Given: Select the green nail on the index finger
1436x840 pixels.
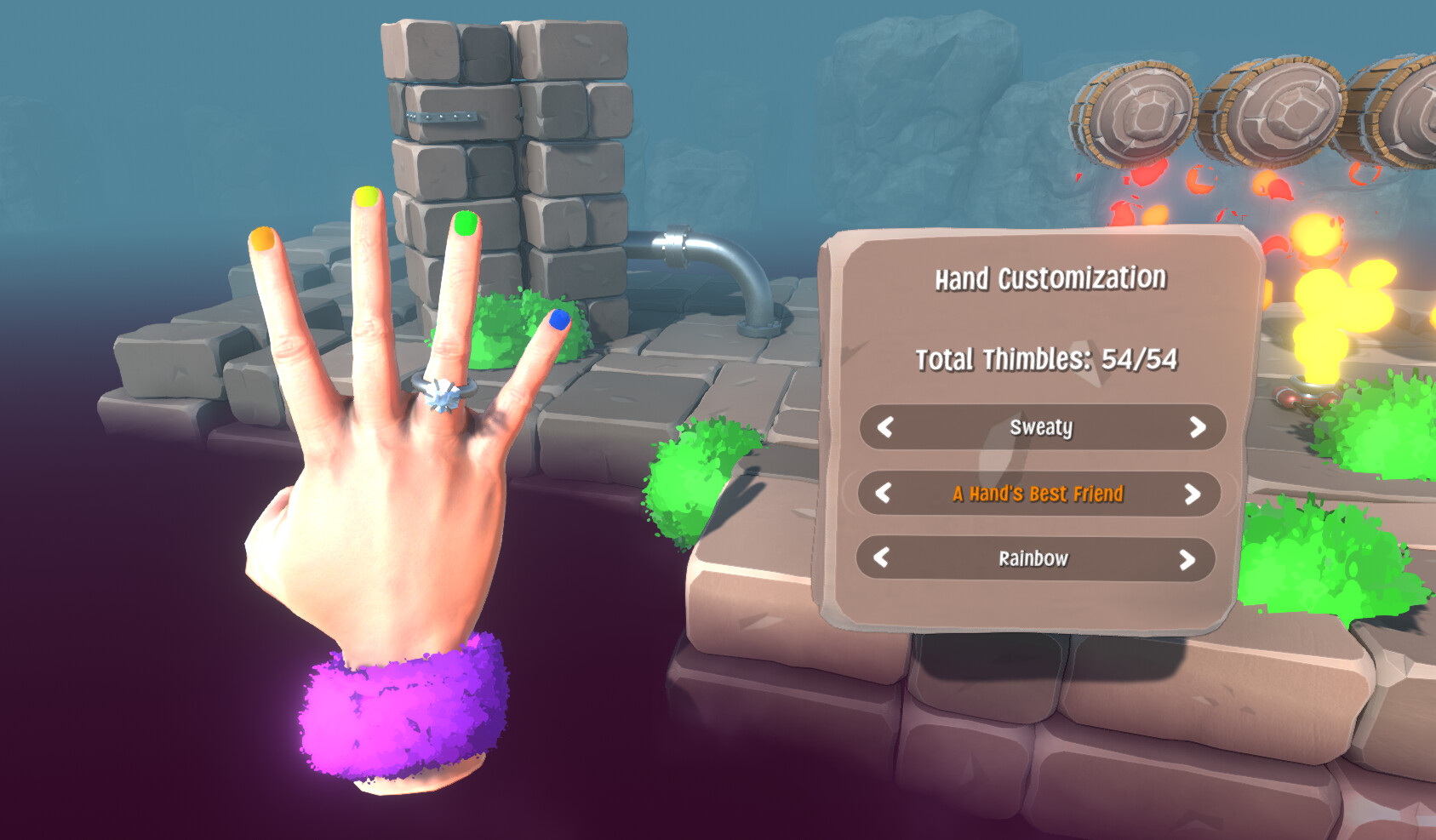Looking at the screenshot, I should click(465, 226).
